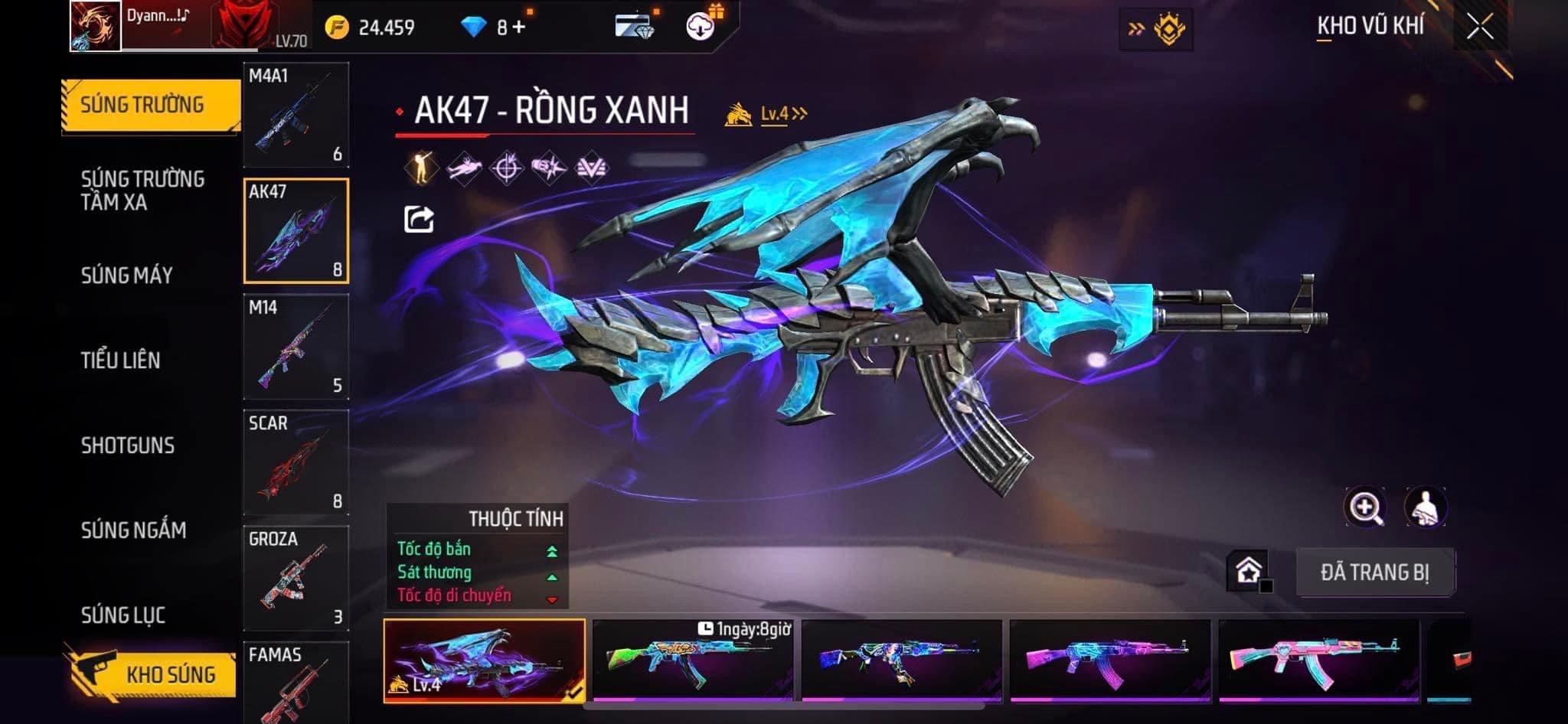Switch to the Shotguns category
The width and height of the screenshot is (1568, 724).
click(128, 445)
